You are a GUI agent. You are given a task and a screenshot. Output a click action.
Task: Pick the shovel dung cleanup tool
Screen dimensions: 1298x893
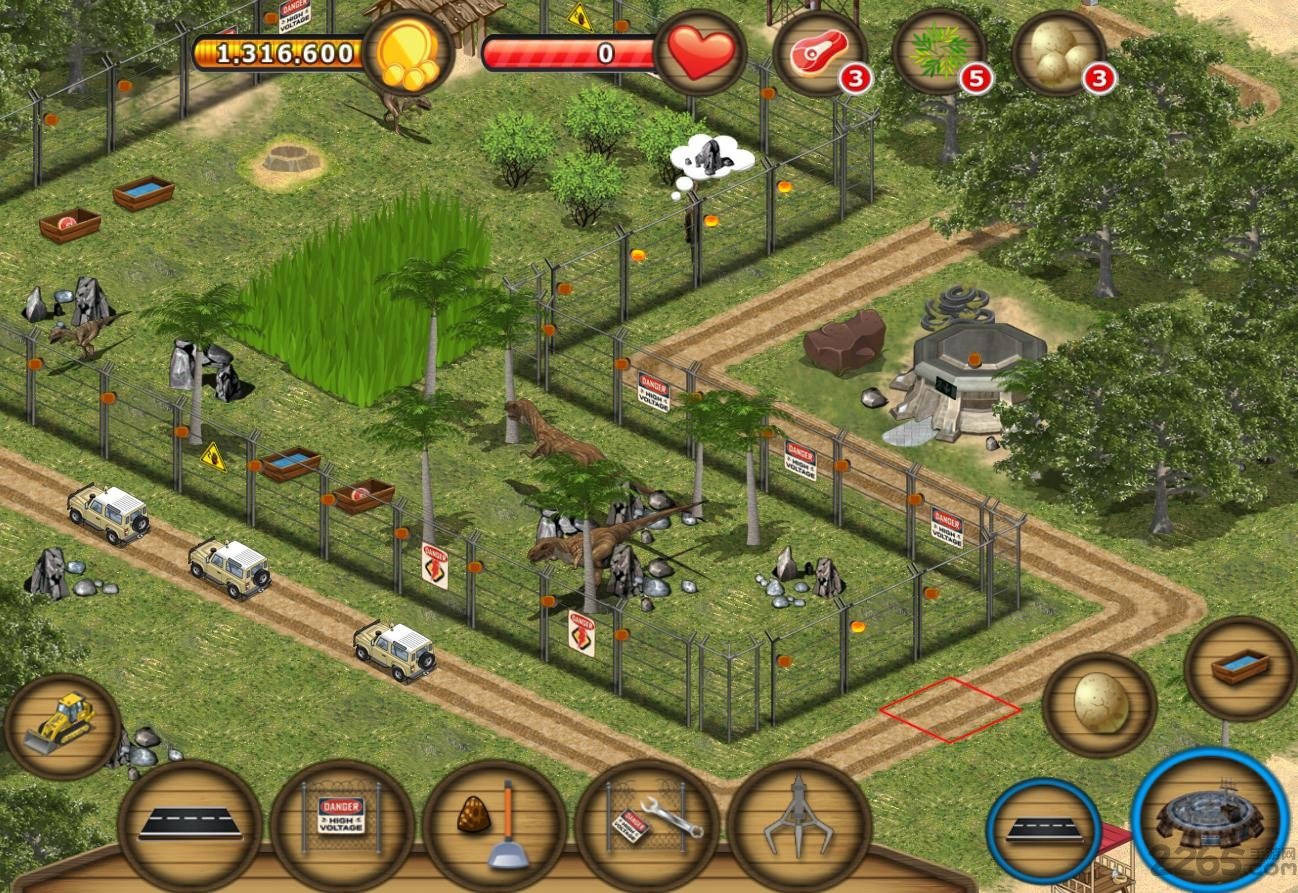494,824
